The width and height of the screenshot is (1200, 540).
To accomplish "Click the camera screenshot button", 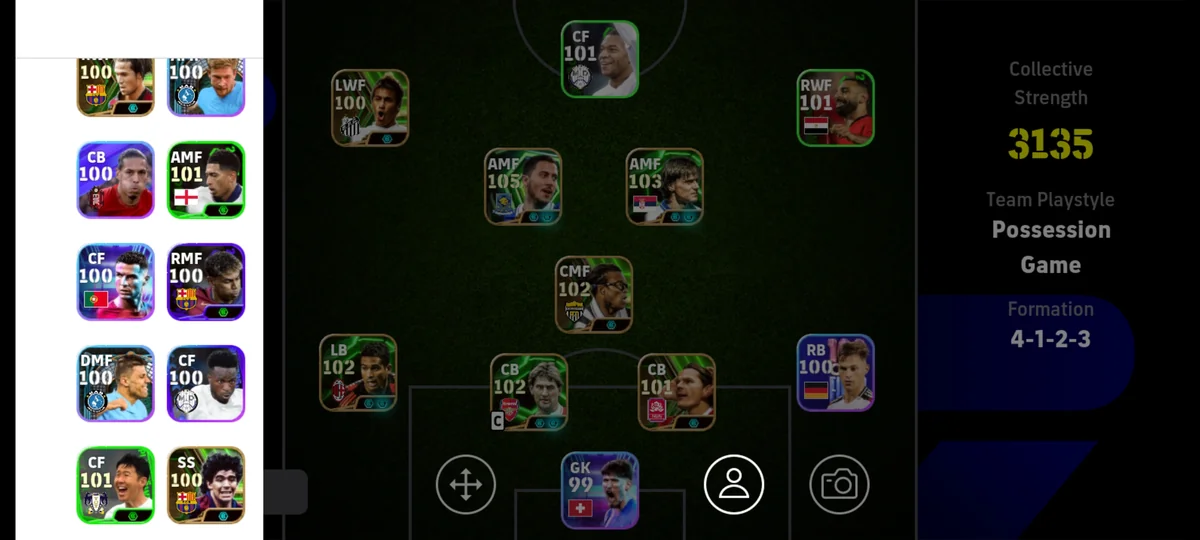I will point(839,485).
